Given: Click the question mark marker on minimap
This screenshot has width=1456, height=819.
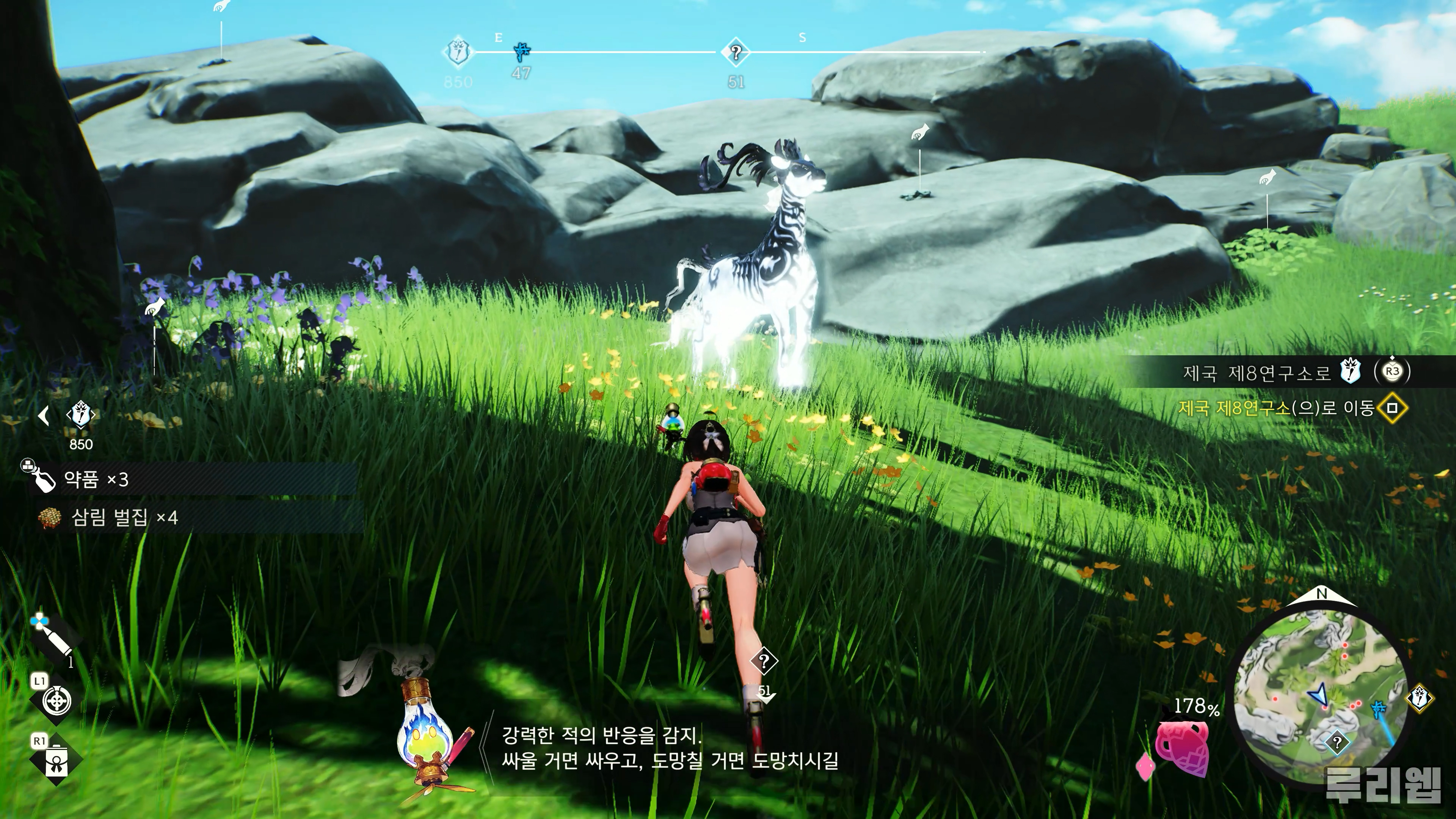Looking at the screenshot, I should [x=1337, y=743].
